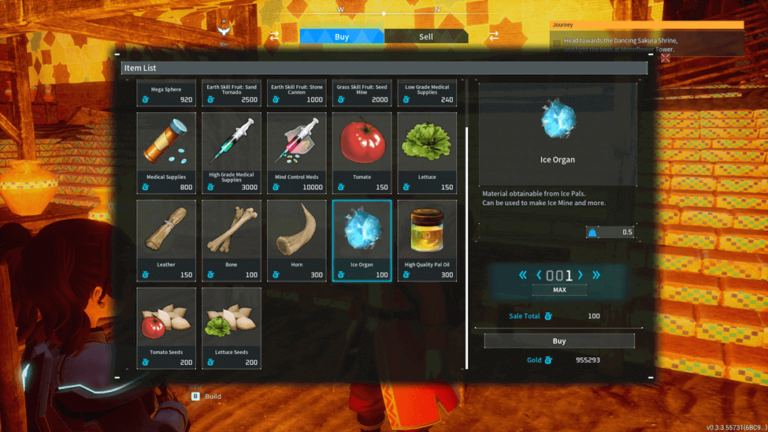Screen dimensions: 768x432
Task: Set quantity to MAX
Action: coord(559,290)
